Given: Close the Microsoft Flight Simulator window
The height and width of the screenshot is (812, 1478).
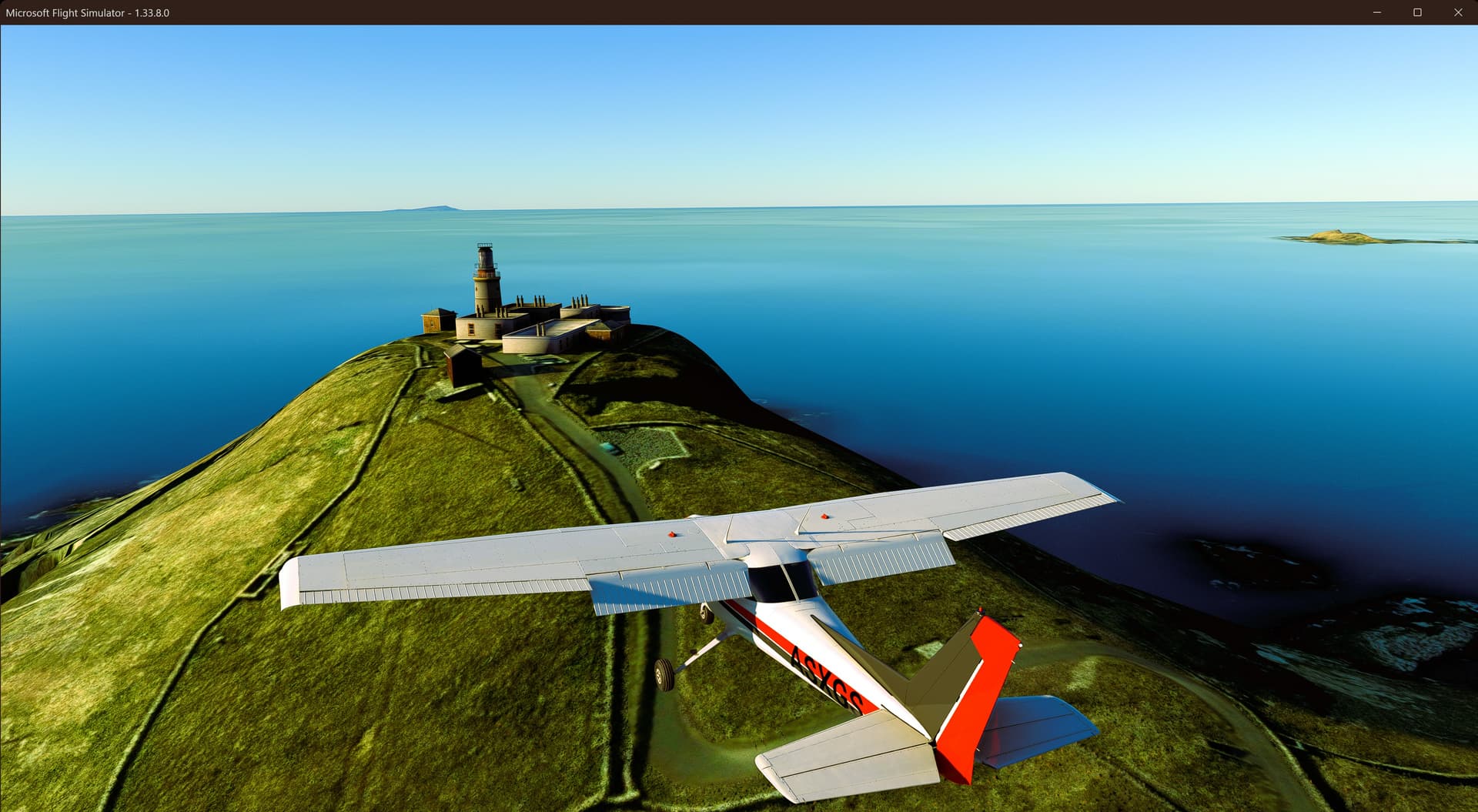Looking at the screenshot, I should 1458,12.
